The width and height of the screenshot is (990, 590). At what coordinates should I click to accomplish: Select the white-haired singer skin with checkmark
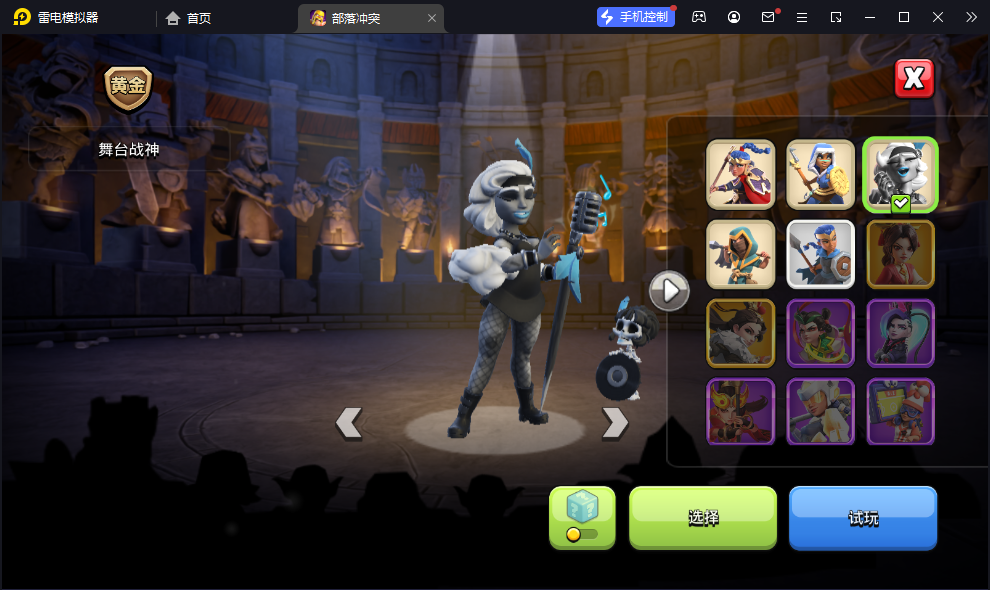click(900, 174)
